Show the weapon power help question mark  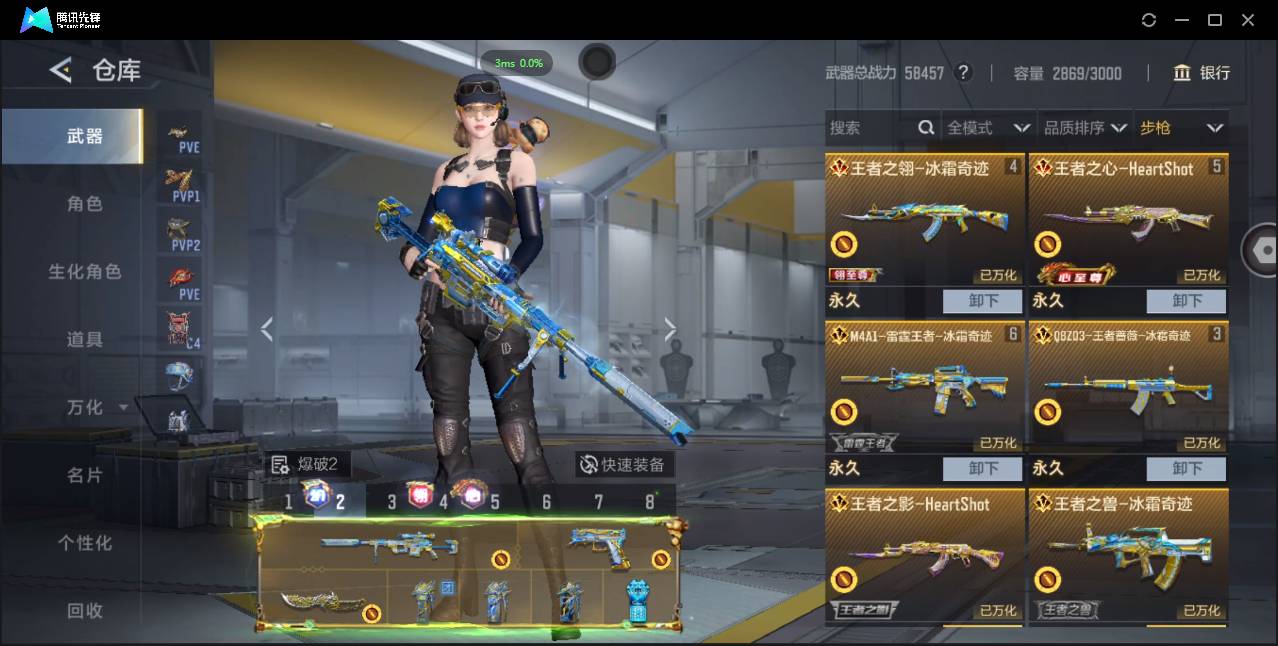(963, 73)
